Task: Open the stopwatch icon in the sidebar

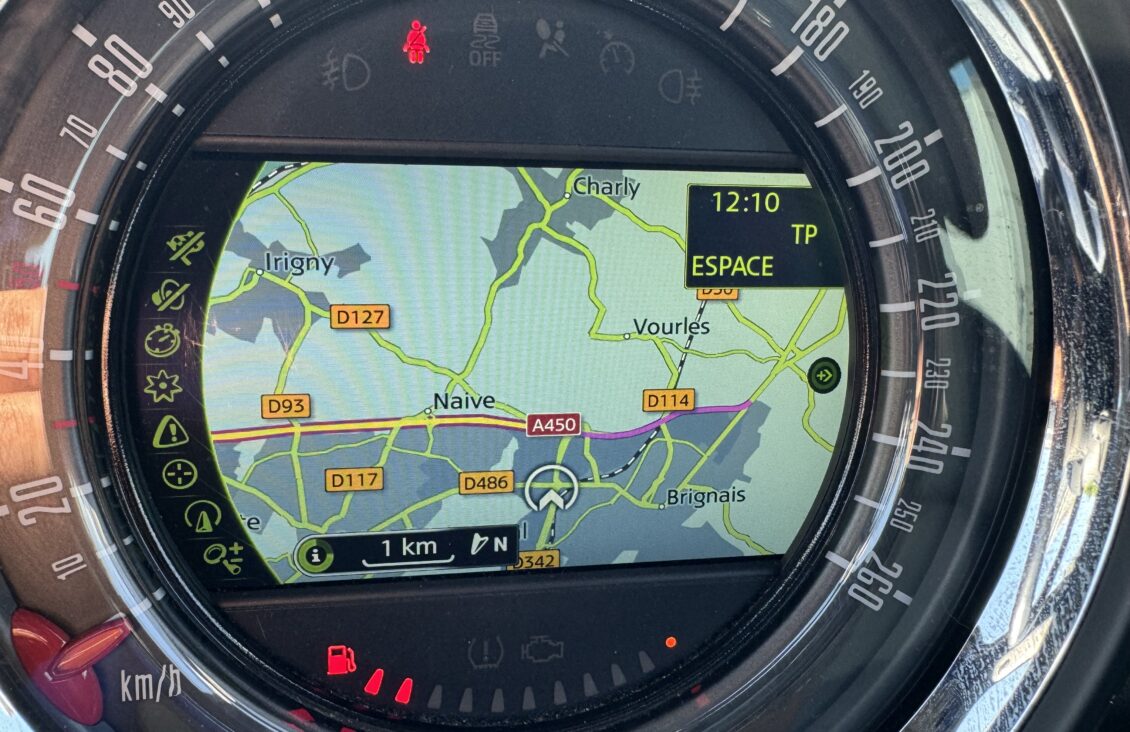Action: (162, 340)
